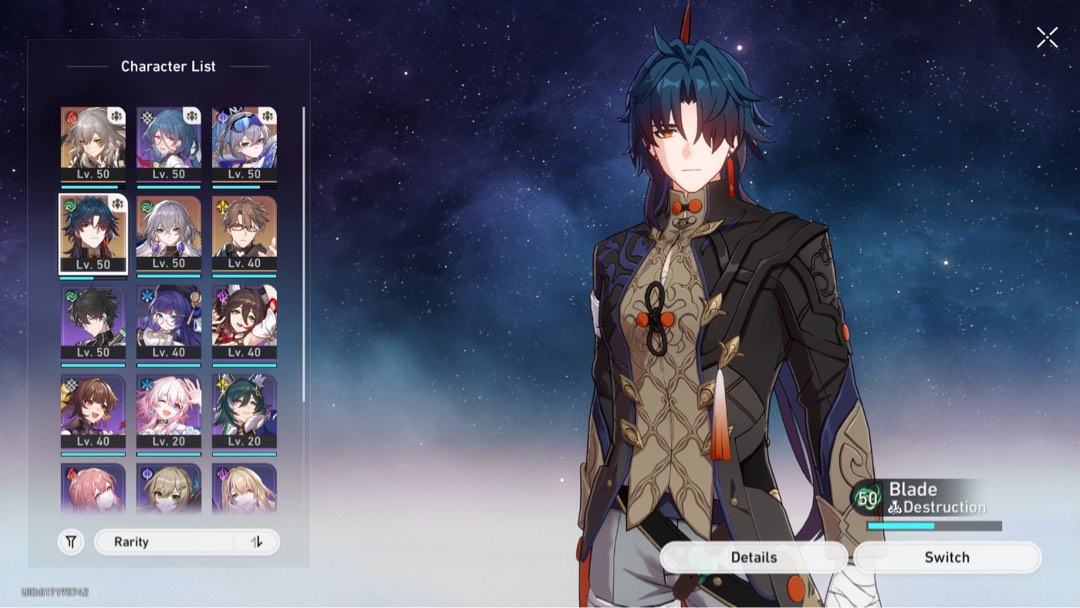Screen dimensions: 1080x608
Task: Open the Rarity sort dropdown
Action: (165, 542)
